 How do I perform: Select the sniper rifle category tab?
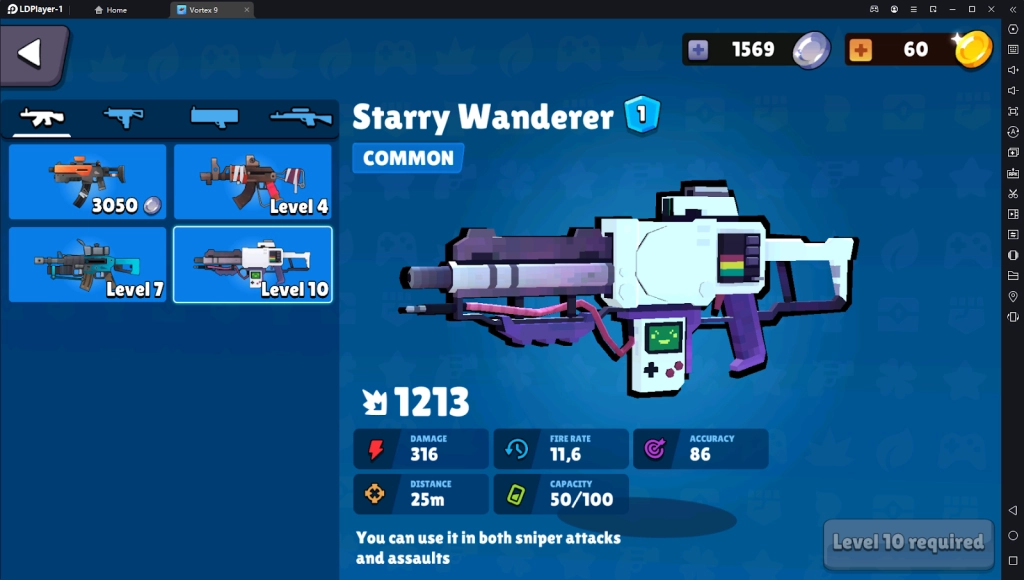click(300, 118)
